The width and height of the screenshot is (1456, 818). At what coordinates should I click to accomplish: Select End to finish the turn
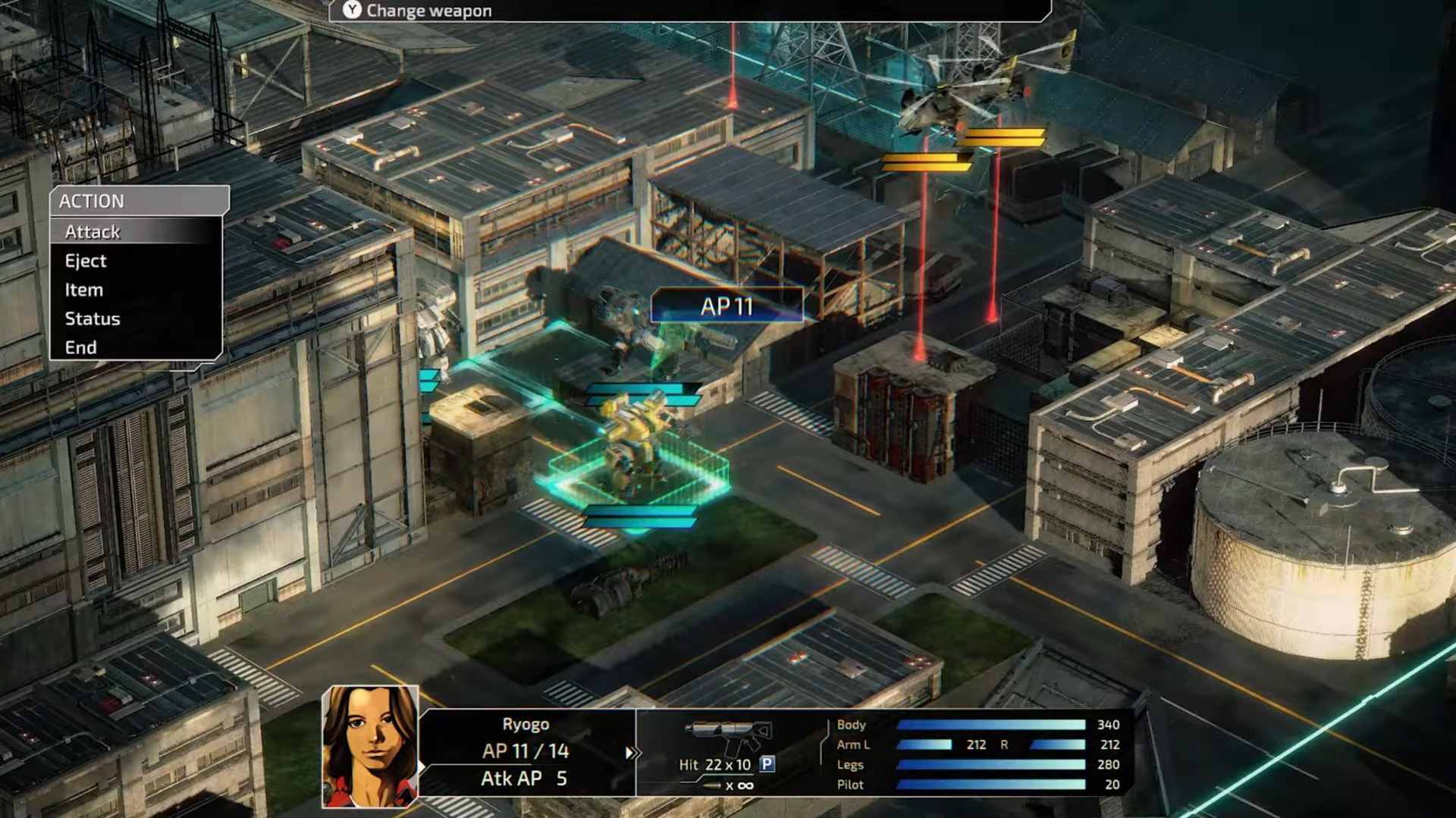click(x=81, y=347)
